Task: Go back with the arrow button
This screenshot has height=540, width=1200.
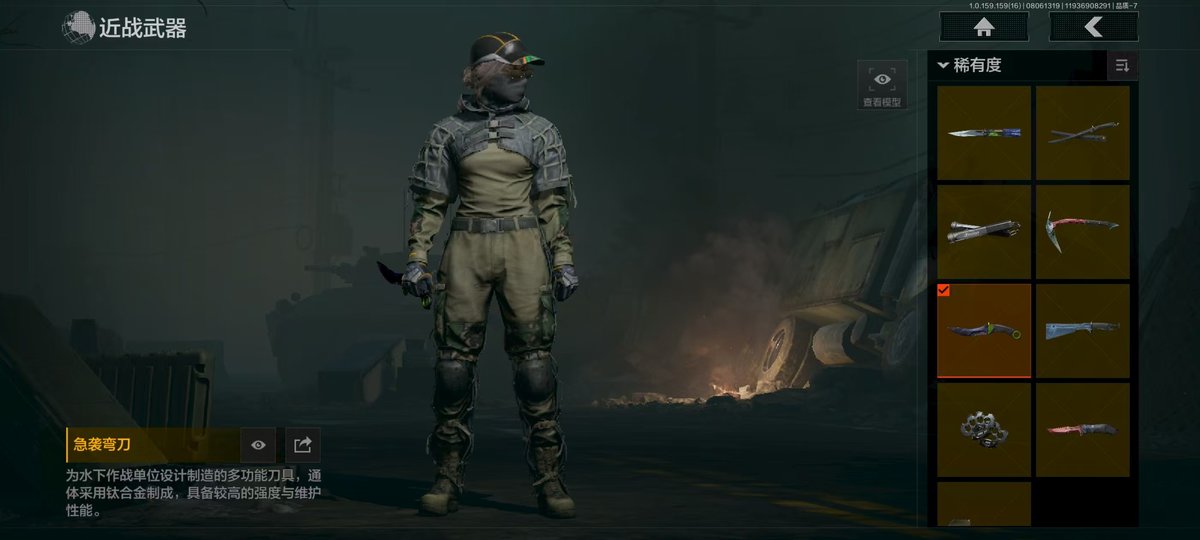Action: click(x=1093, y=27)
